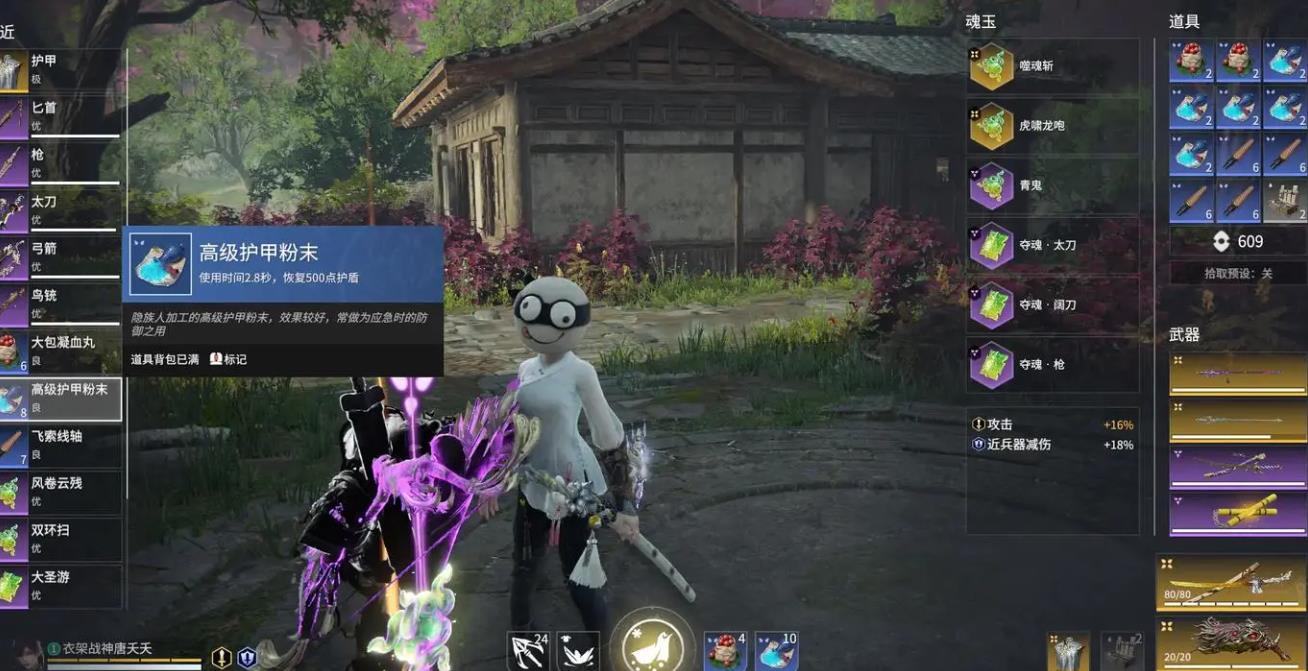Choose the 夺魂·枪 soul jade
This screenshot has height=671, width=1308.
click(1051, 365)
